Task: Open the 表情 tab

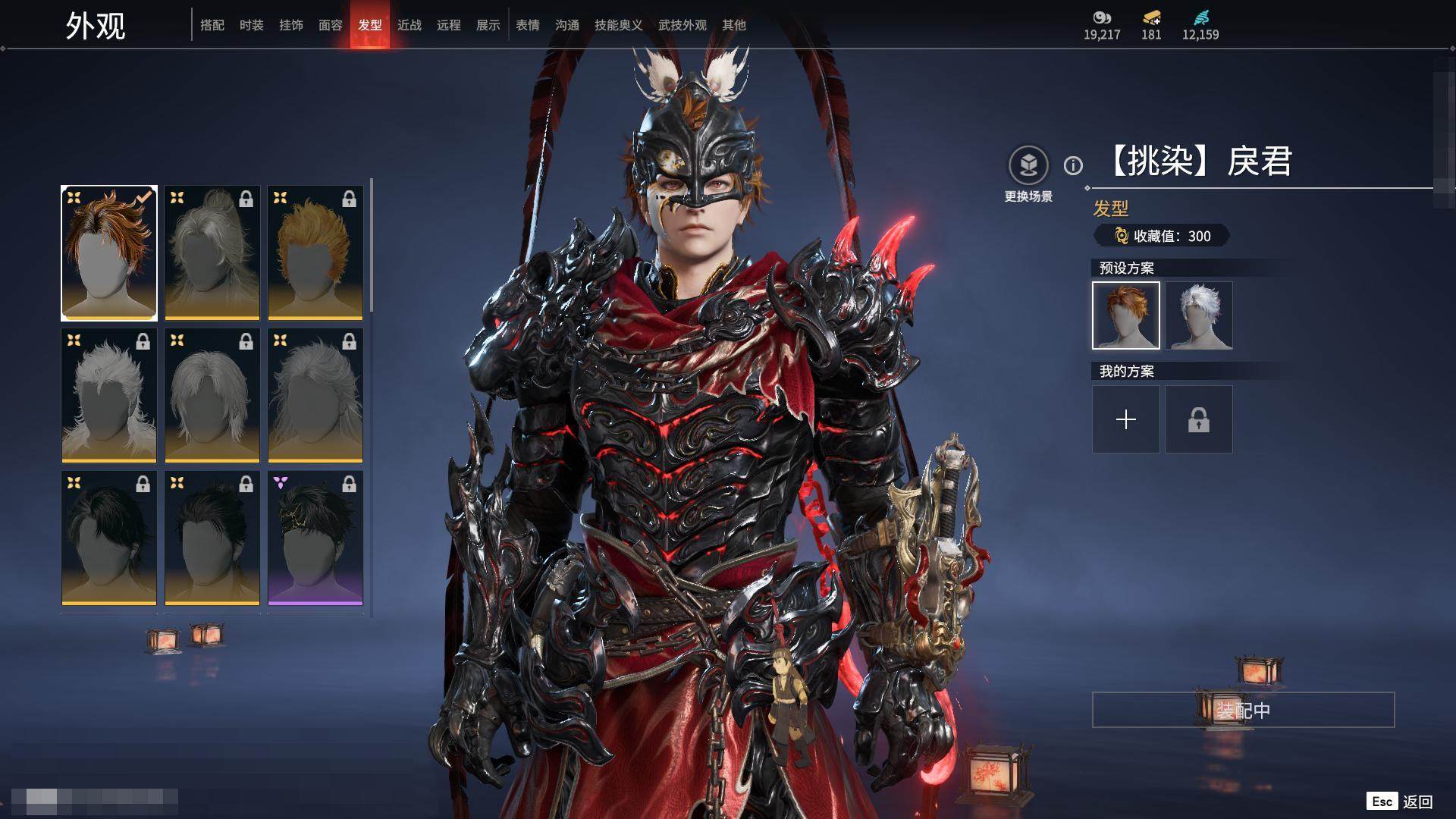Action: 527,25
